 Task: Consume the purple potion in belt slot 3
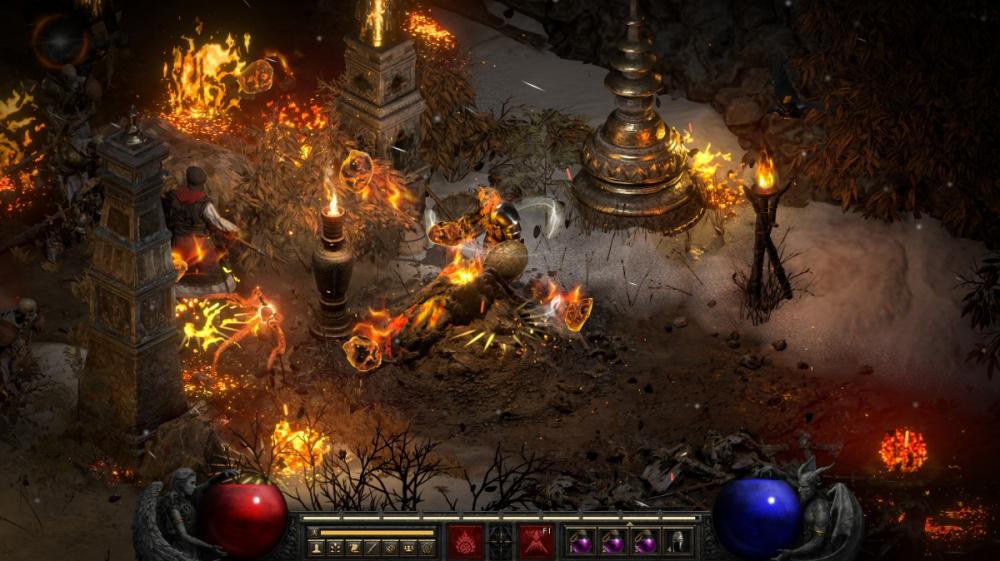(x=645, y=542)
